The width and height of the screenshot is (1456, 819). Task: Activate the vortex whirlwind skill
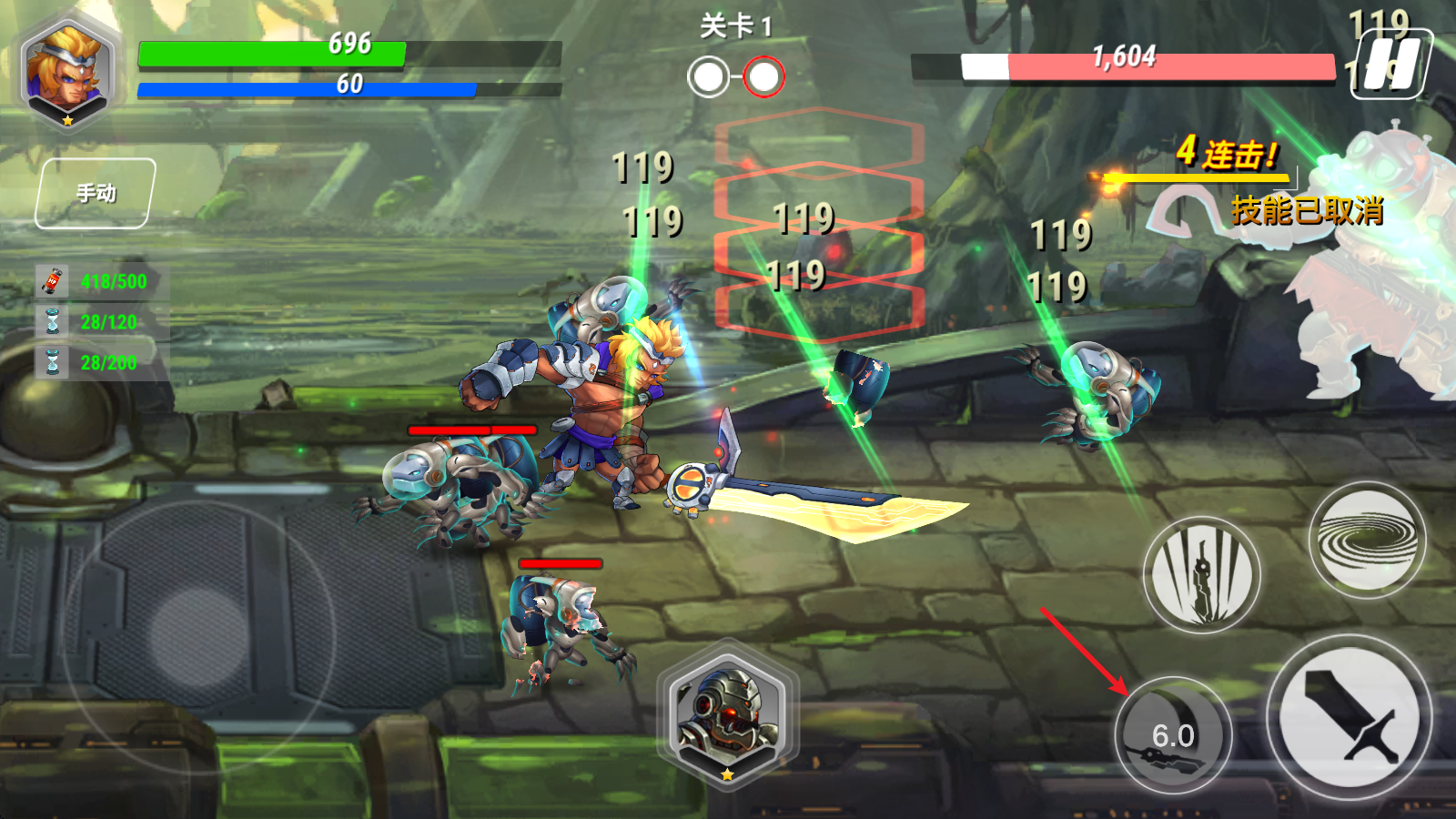tap(1367, 540)
